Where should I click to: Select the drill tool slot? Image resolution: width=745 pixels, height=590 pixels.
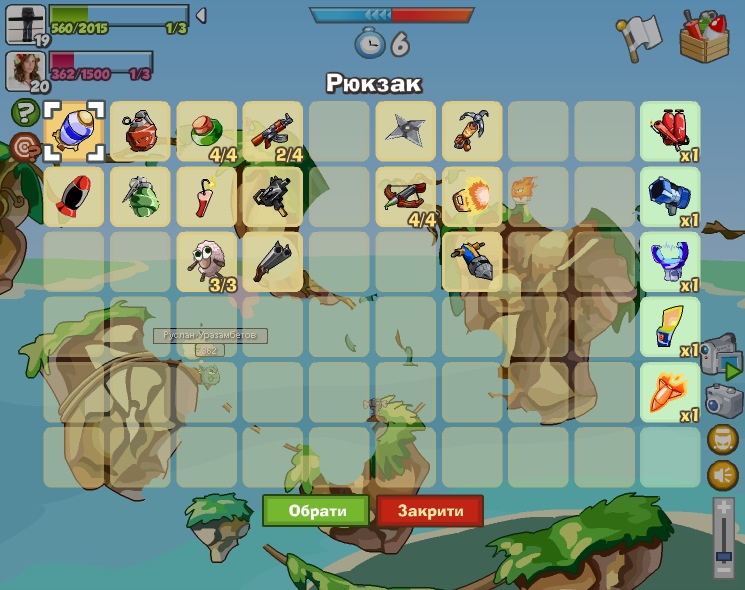point(472,261)
